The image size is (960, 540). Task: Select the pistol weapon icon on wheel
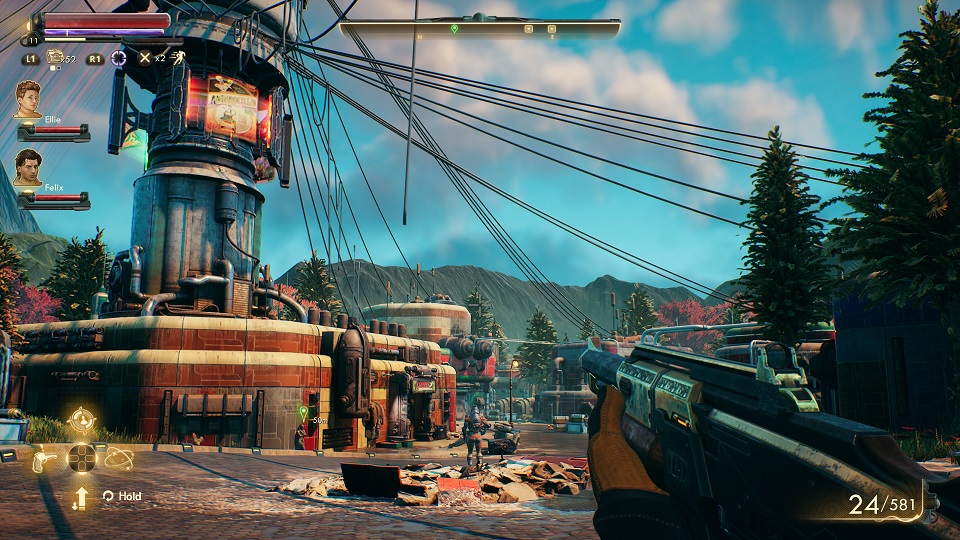[x=44, y=459]
